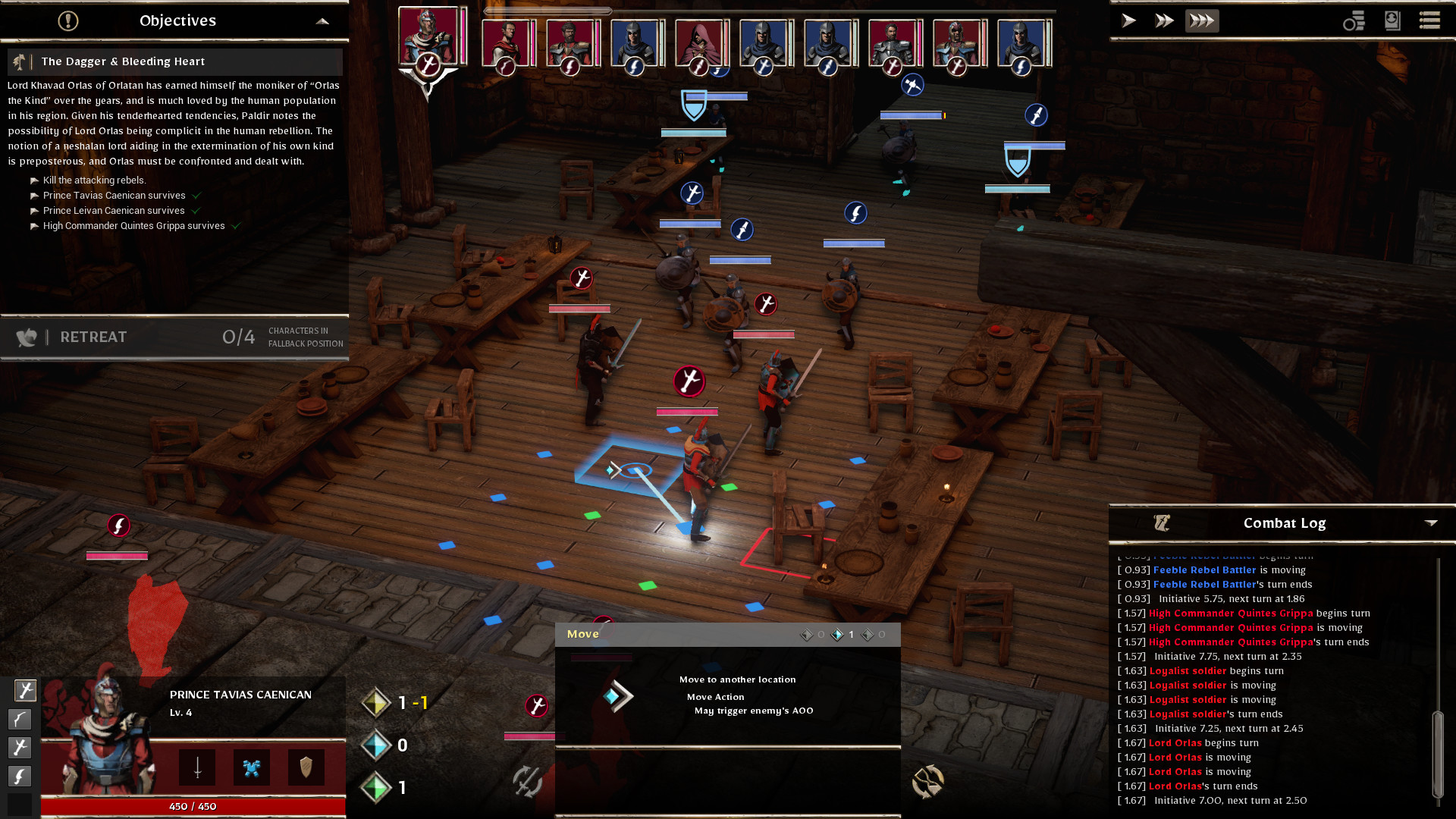The width and height of the screenshot is (1456, 819).
Task: Open the character journal icon top right
Action: (x=1392, y=22)
